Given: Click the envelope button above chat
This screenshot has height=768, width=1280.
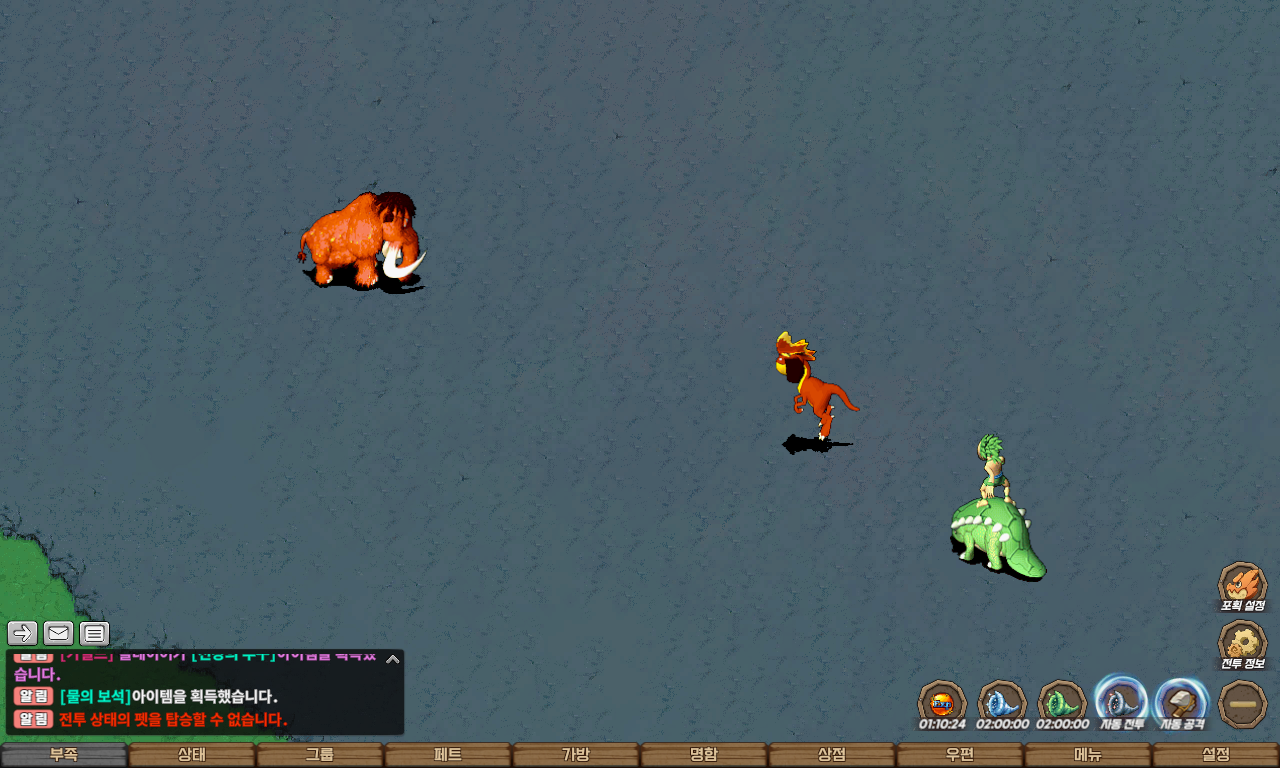Looking at the screenshot, I should point(58,633).
